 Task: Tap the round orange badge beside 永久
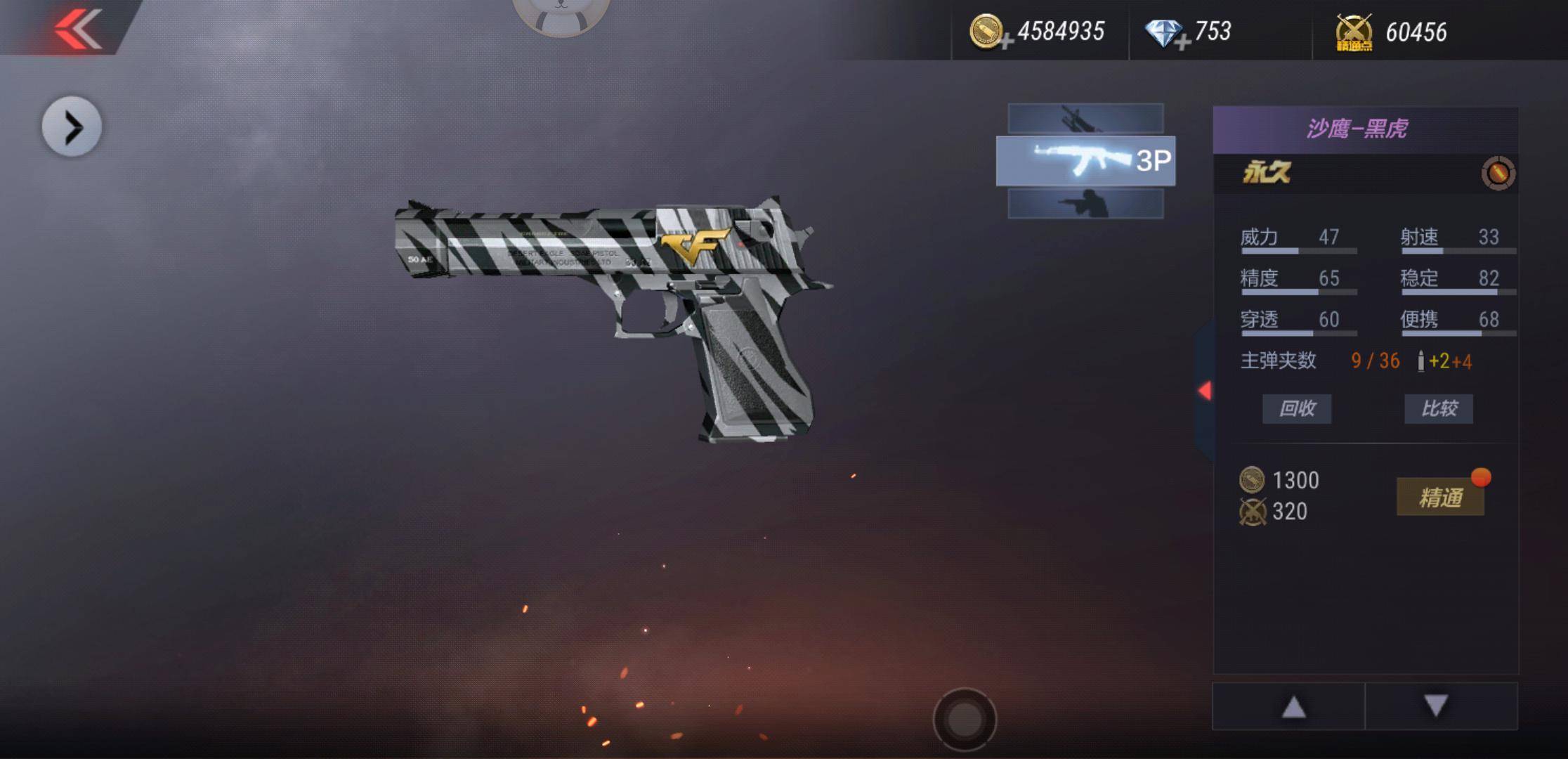1498,173
